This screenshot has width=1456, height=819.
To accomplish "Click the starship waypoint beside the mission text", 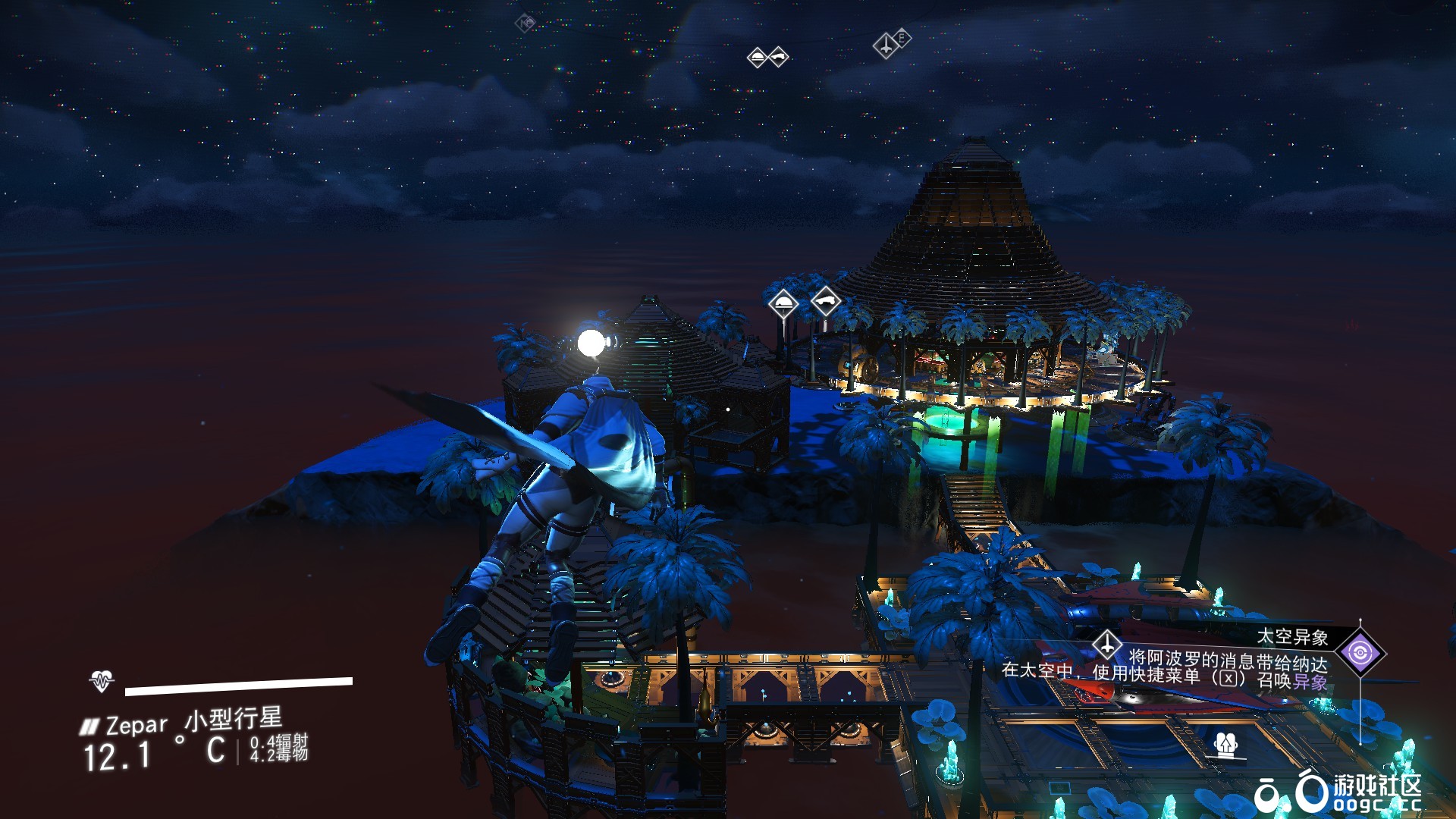I will click(1107, 645).
